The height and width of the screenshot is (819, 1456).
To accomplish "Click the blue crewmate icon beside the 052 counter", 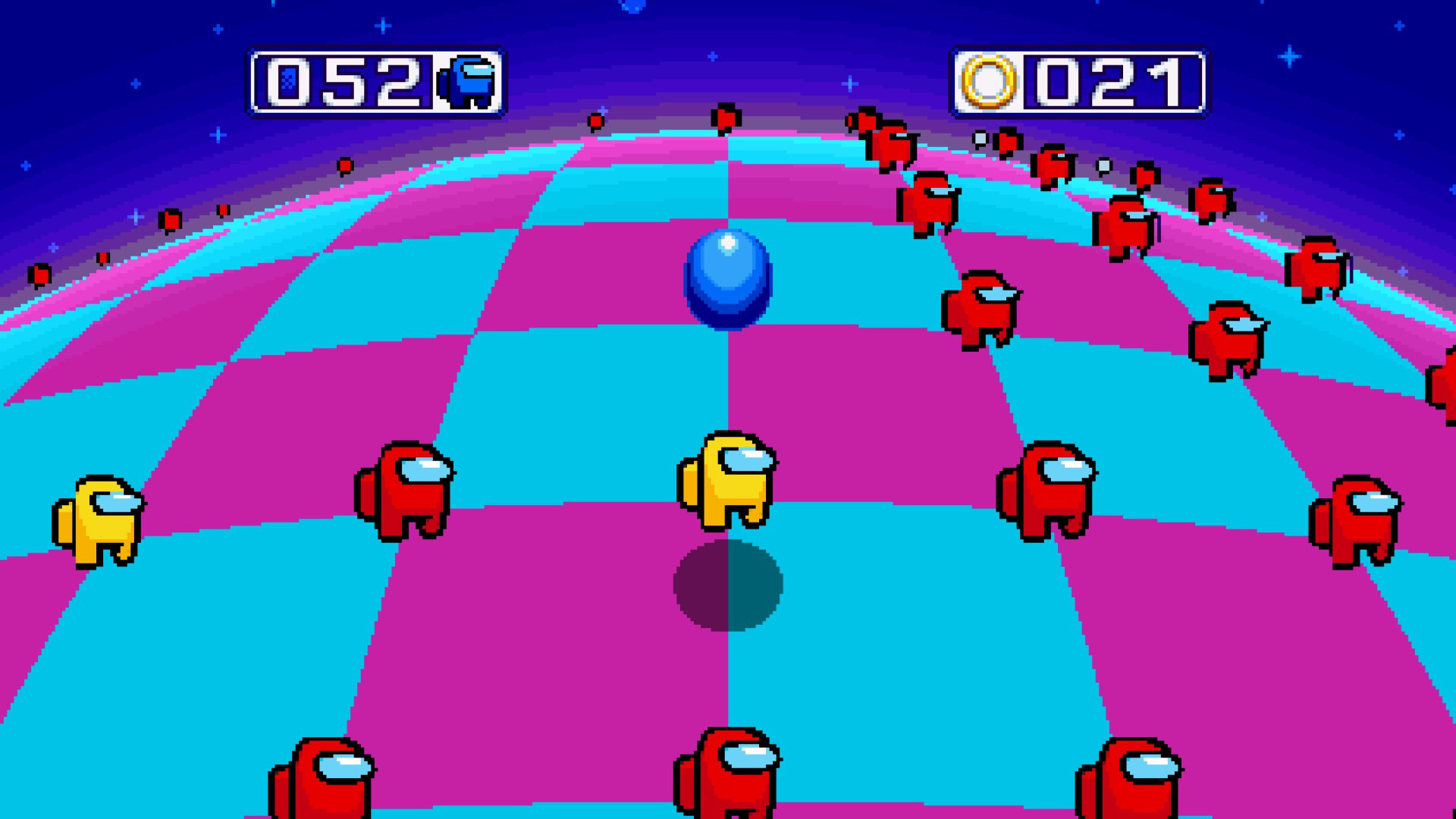I will (x=466, y=79).
